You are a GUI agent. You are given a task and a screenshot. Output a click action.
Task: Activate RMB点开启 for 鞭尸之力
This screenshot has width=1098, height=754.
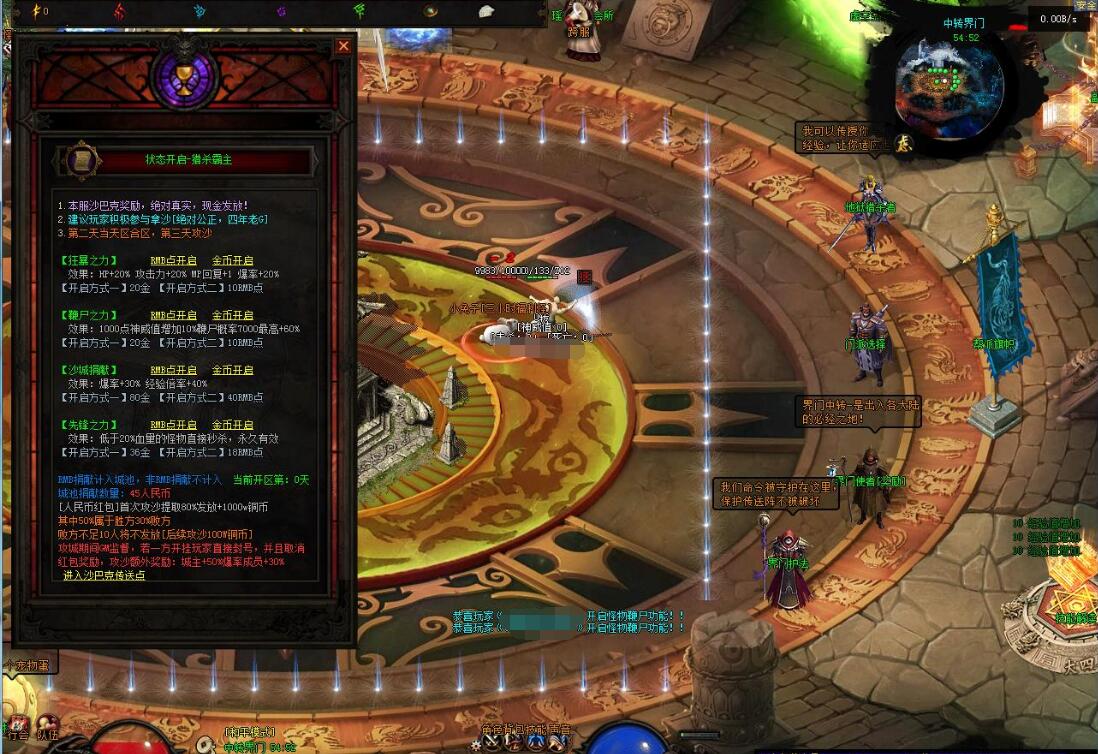pos(174,315)
